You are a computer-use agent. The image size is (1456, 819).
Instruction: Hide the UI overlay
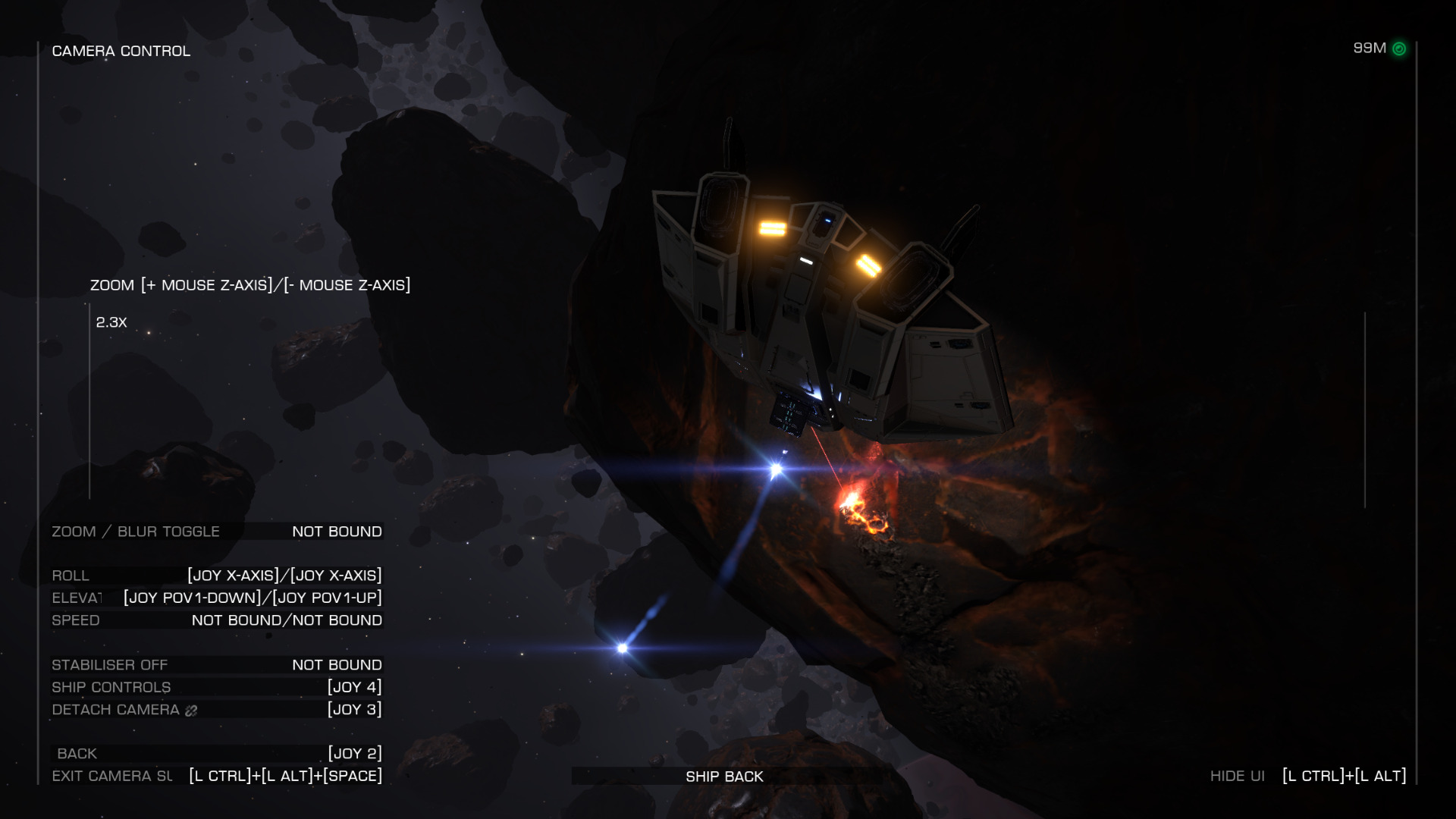pos(1307,776)
